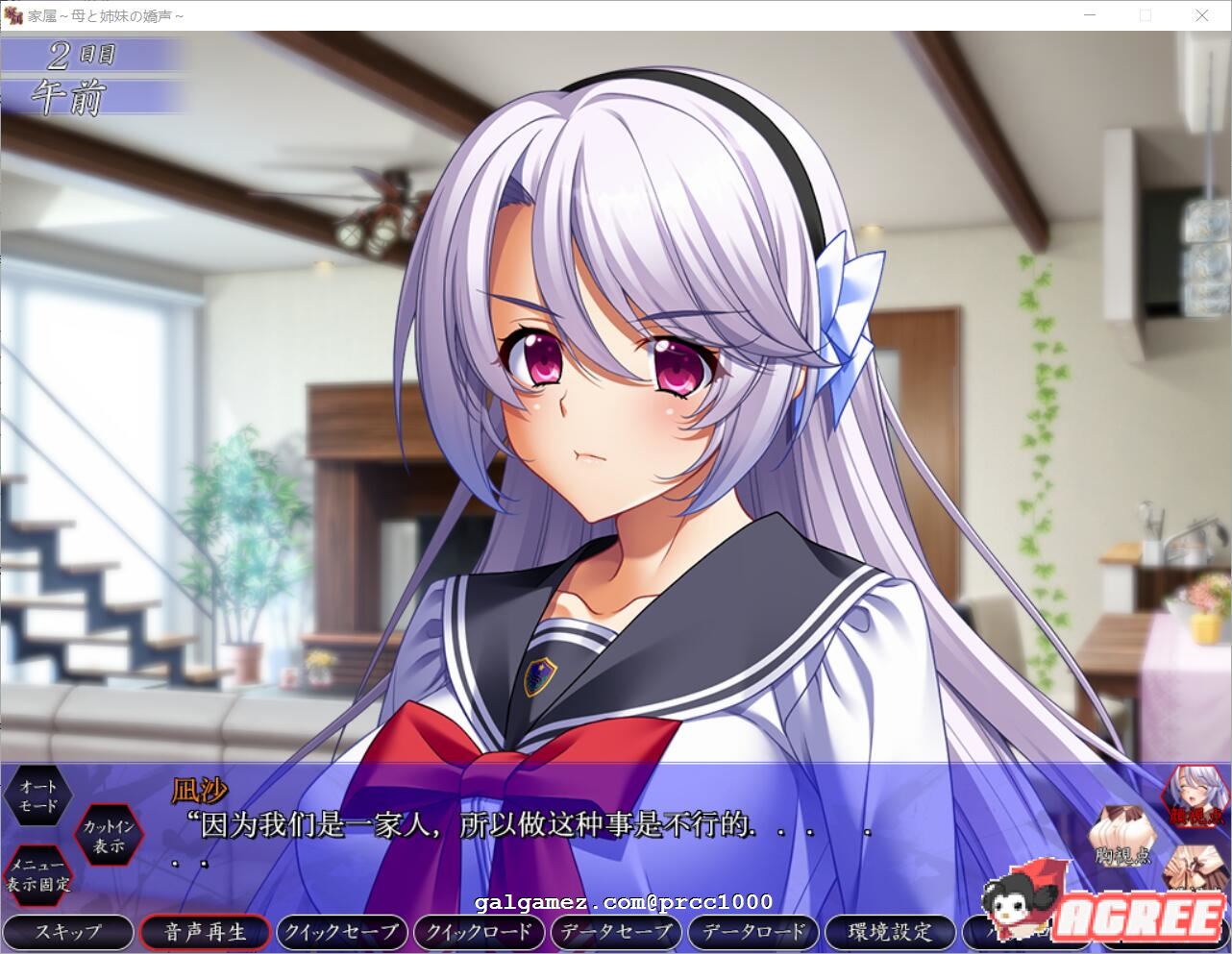The image size is (1232, 954).
Task: Select the 顔視点 face viewpoint icon
Action: (x=1195, y=796)
